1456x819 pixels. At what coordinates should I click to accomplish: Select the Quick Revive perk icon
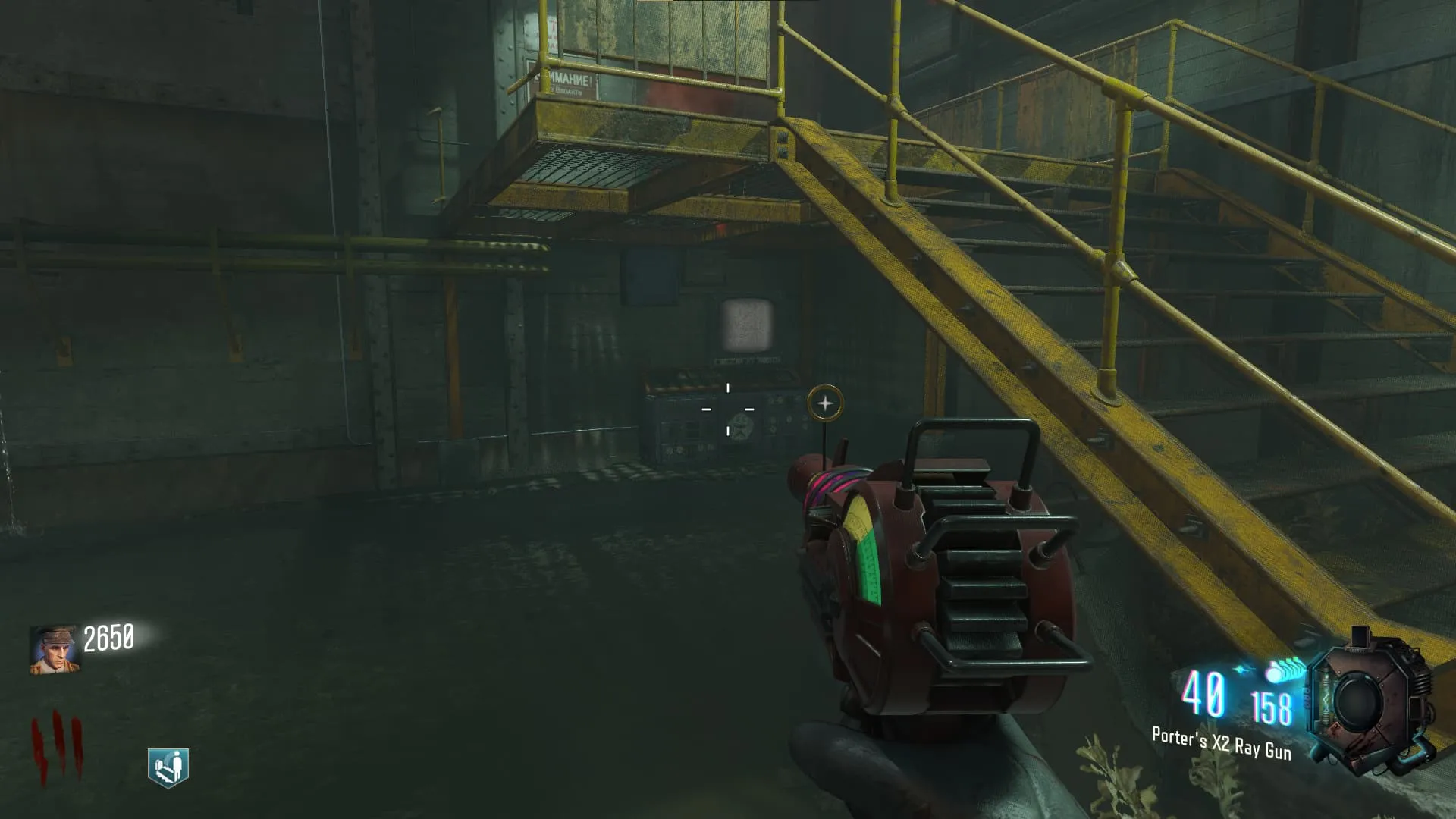[168, 767]
